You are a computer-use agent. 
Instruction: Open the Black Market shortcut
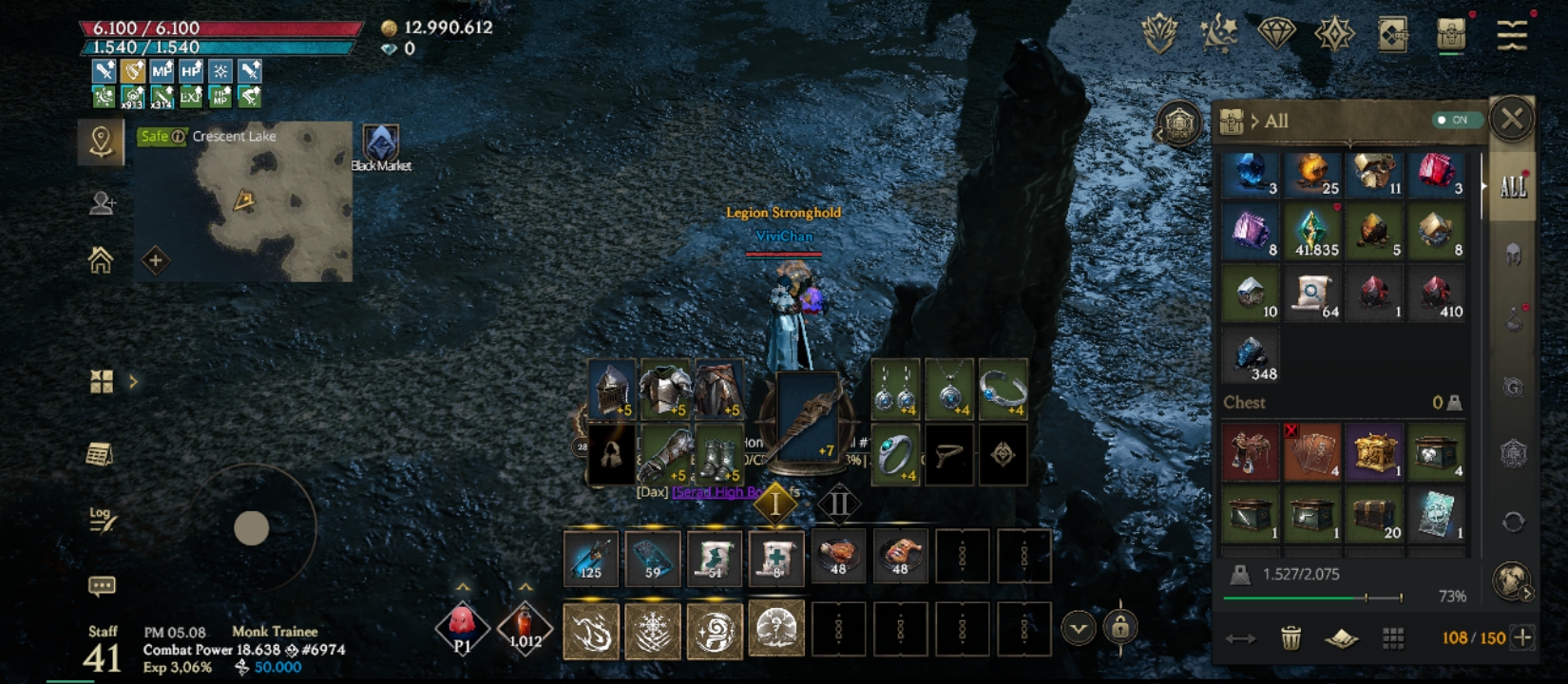coord(381,147)
